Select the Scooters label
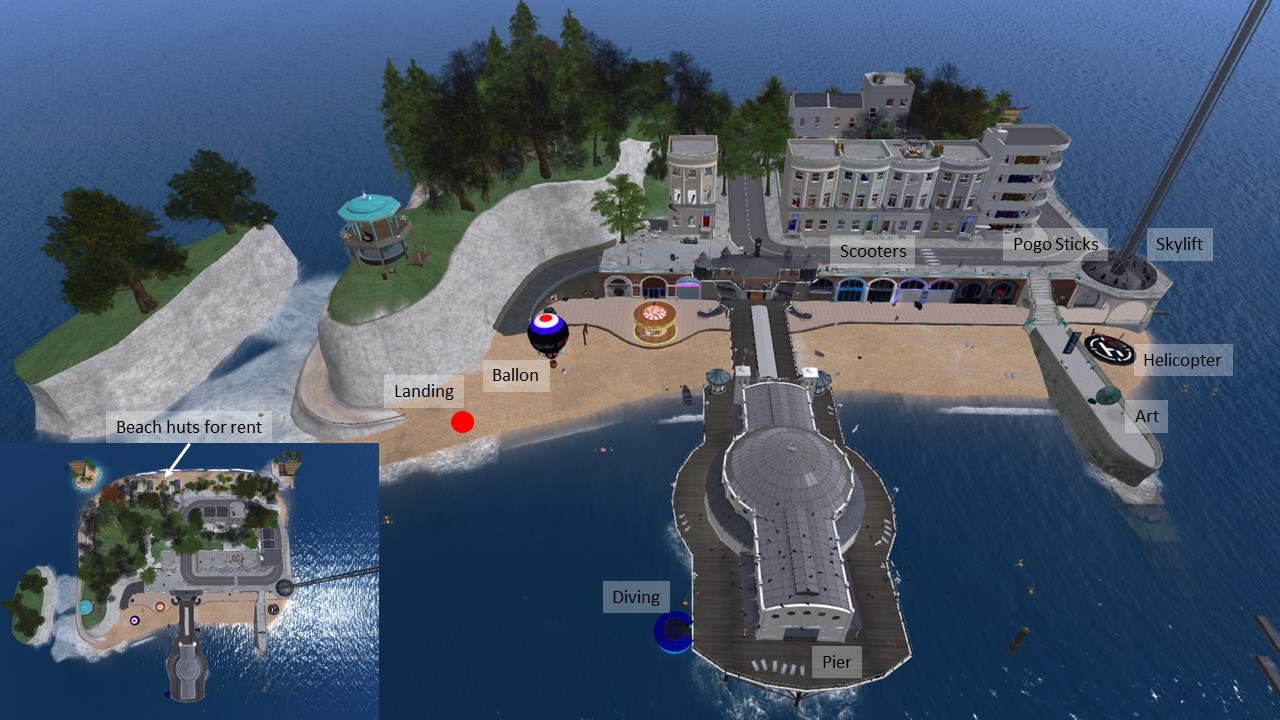This screenshot has width=1280, height=720. point(872,251)
